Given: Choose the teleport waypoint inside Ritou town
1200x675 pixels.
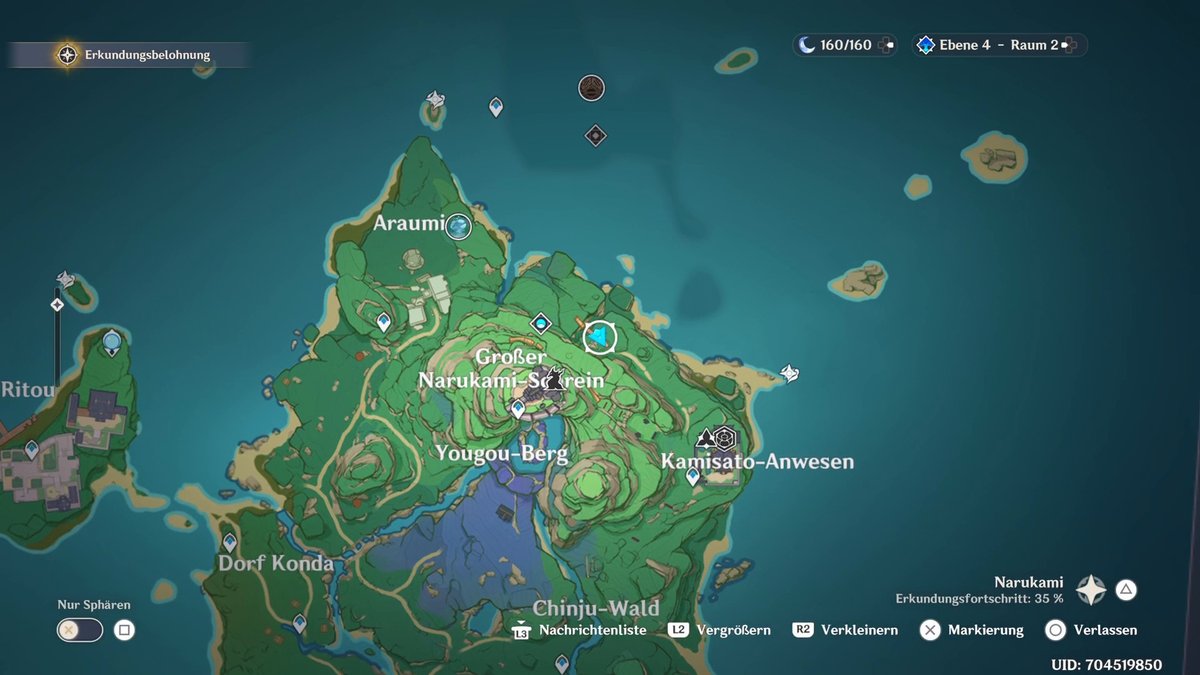Looking at the screenshot, I should point(32,449).
